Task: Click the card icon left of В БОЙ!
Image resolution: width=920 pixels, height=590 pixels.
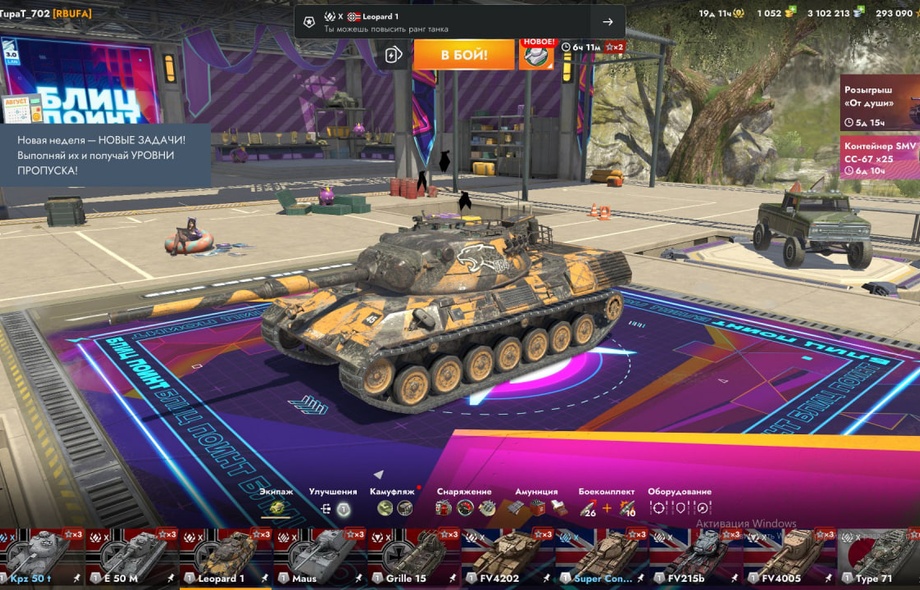Action: (394, 54)
